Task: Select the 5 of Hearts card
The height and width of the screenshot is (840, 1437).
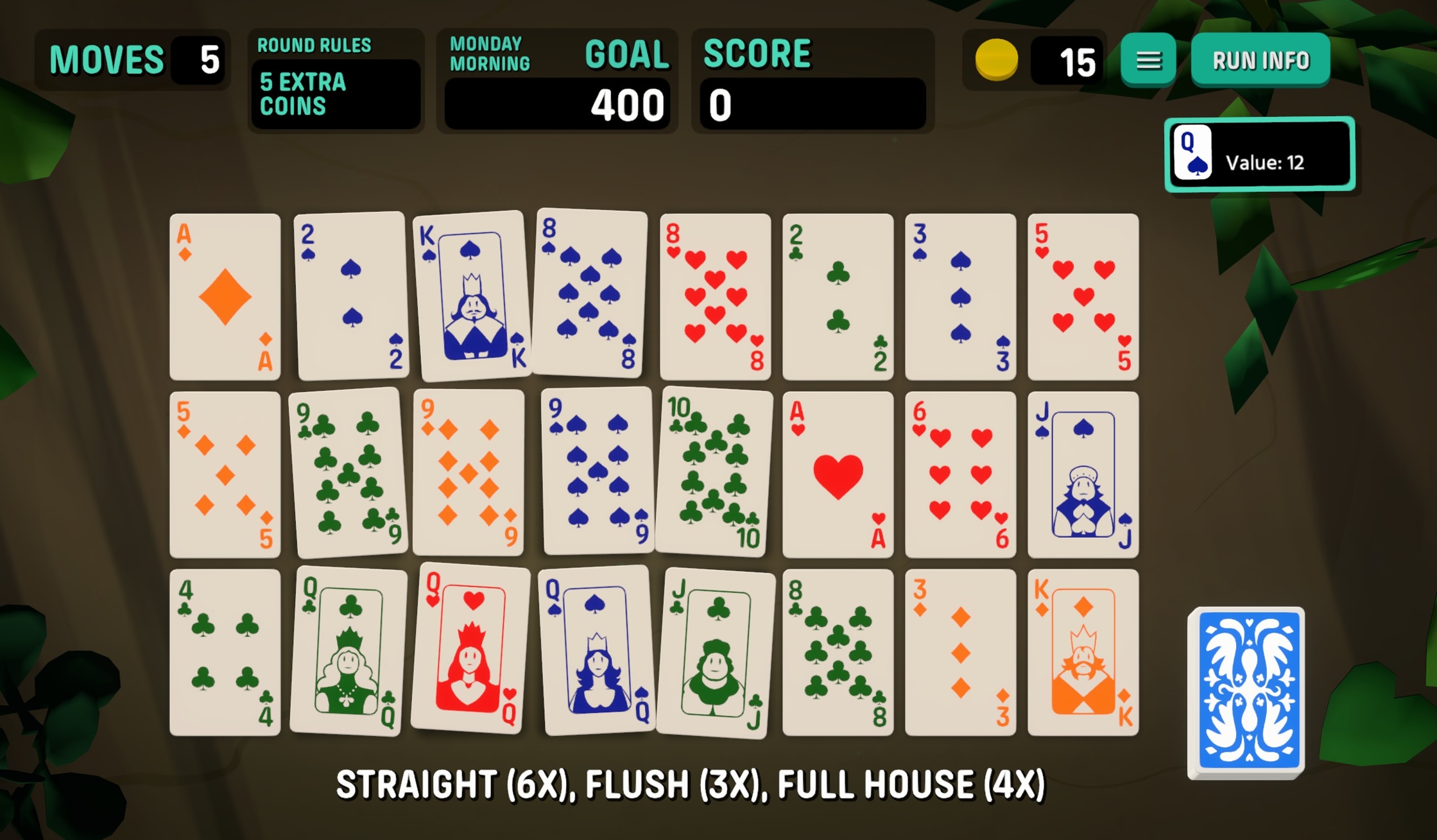Action: pyautogui.click(x=1083, y=297)
